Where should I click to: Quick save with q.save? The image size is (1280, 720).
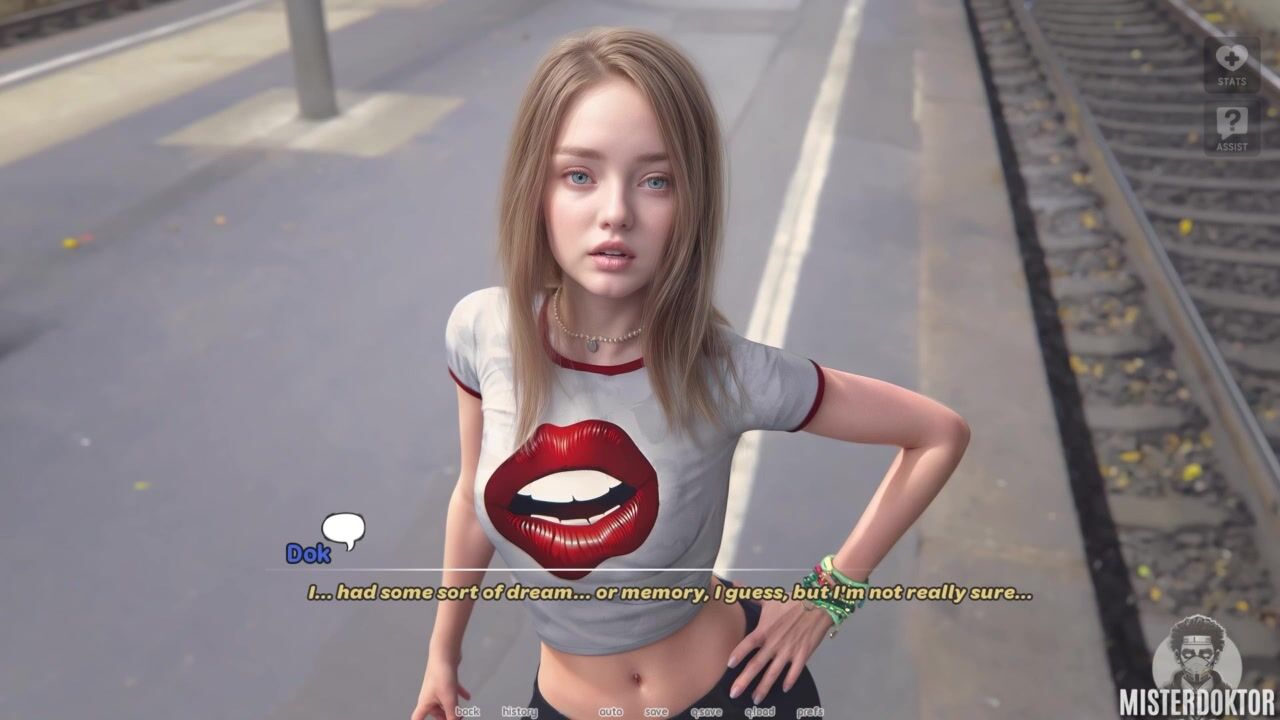tap(706, 712)
